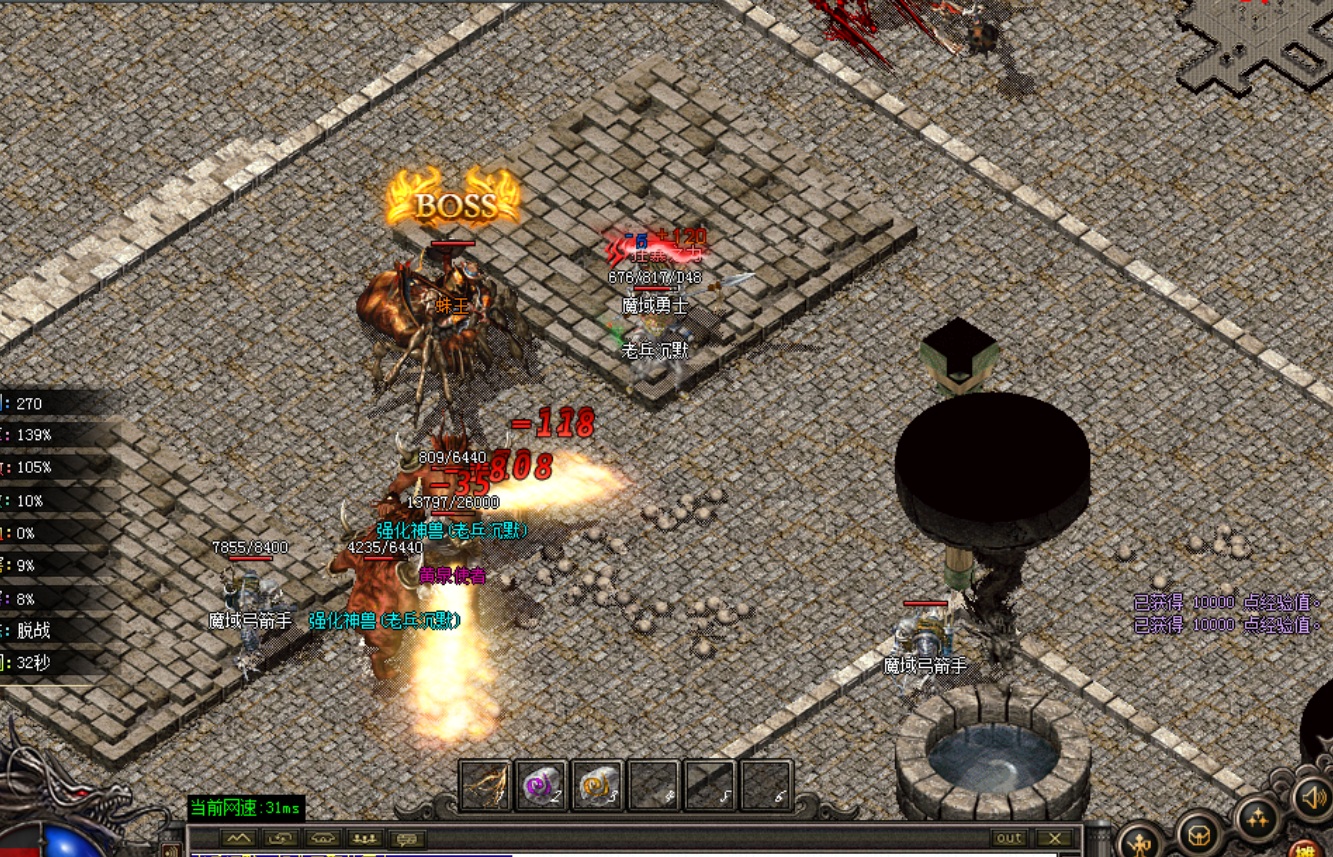Open the skills menu via the three-stars icon
Viewport: 1333px width, 857px height.
tap(1258, 817)
